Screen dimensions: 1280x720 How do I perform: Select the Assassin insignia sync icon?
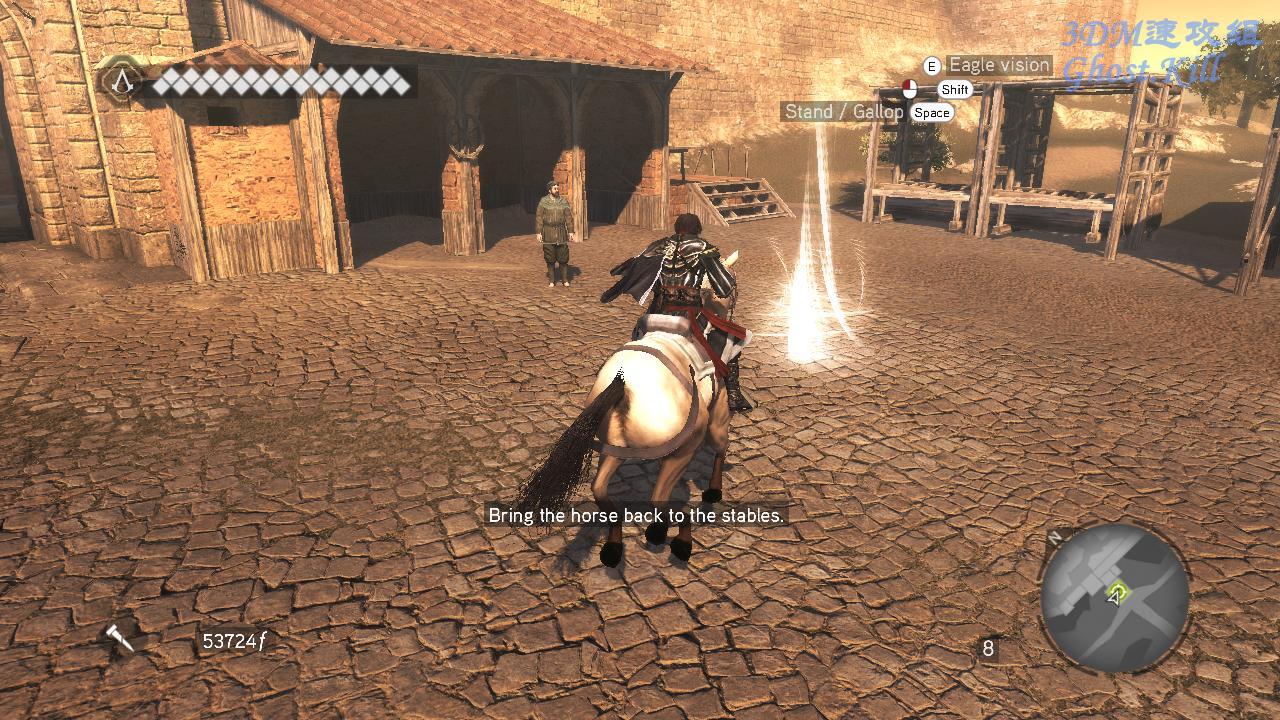(x=122, y=80)
